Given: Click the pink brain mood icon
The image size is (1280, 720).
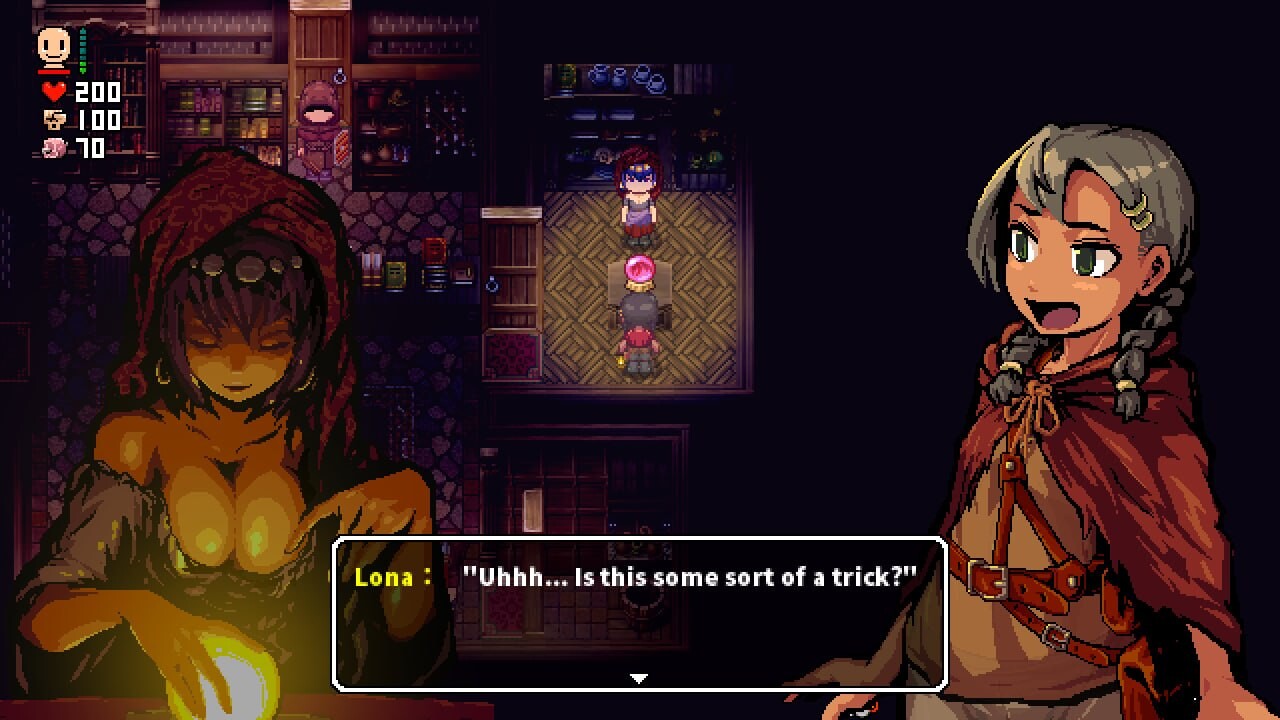Looking at the screenshot, I should (52, 148).
